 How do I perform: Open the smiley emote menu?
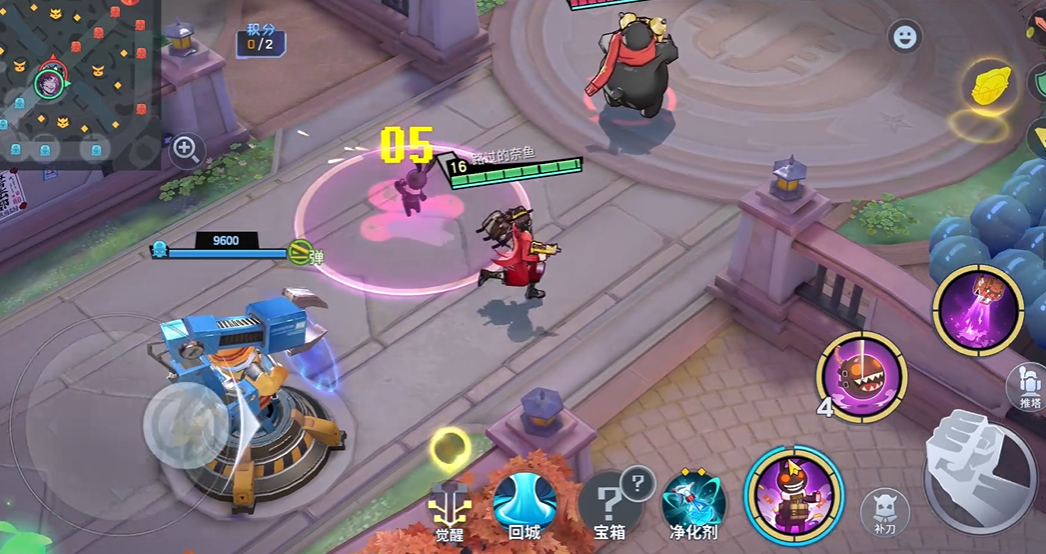[x=905, y=37]
